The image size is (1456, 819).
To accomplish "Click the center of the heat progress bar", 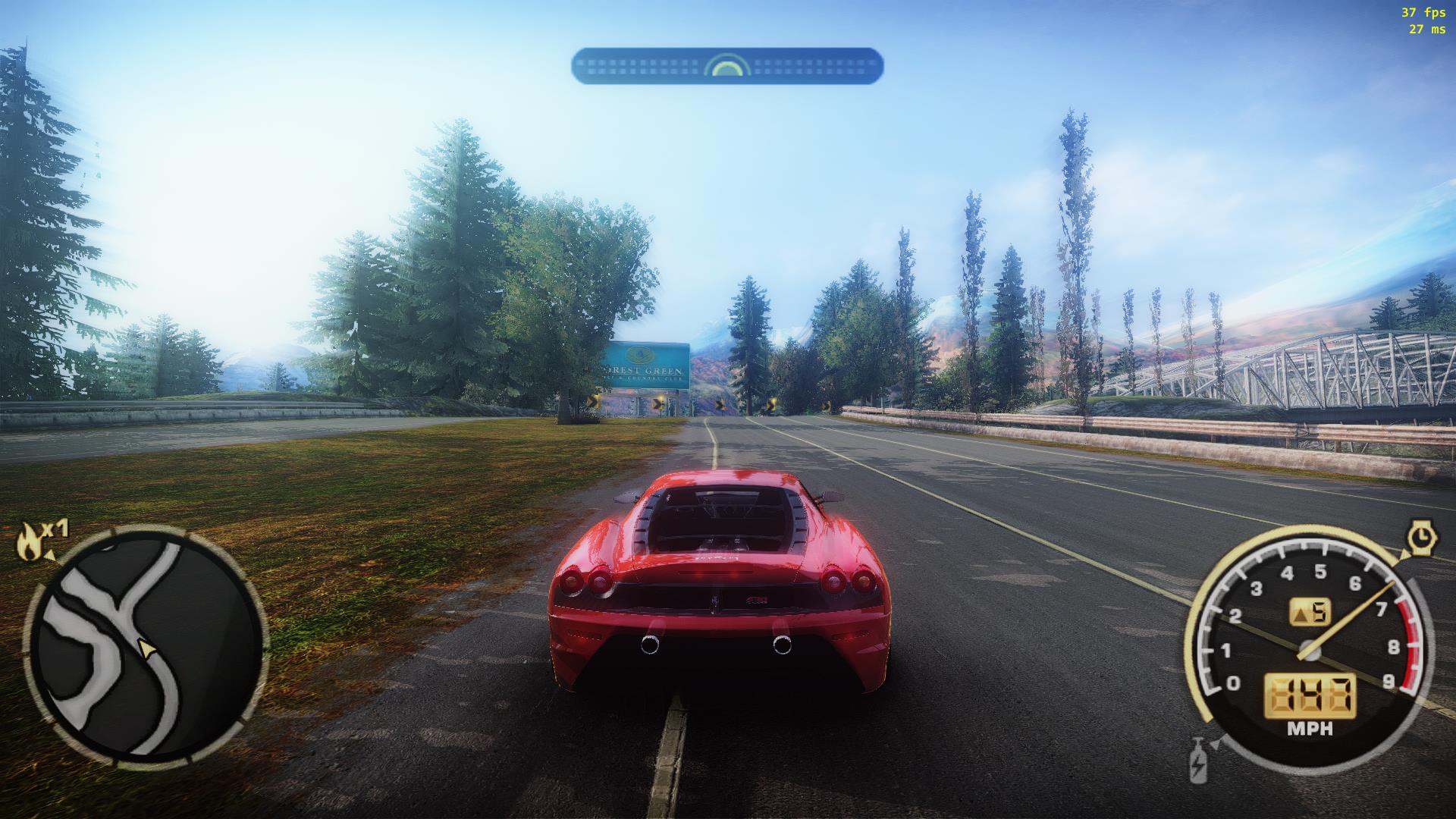I will click(x=726, y=66).
